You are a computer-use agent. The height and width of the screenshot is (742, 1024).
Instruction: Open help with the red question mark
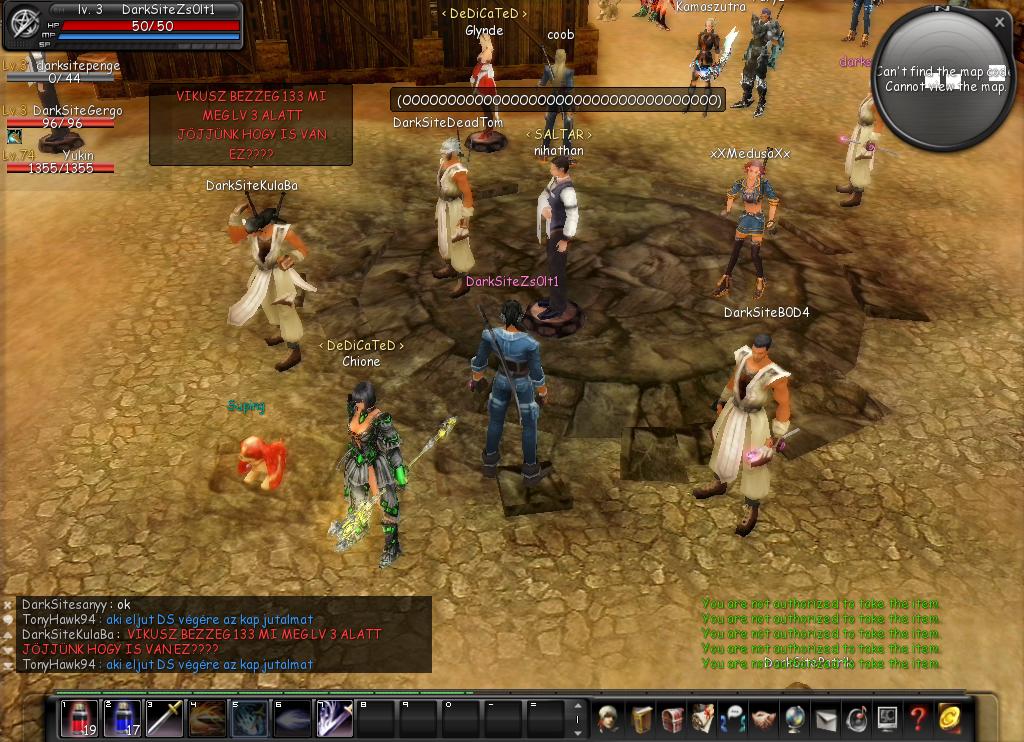coord(918,718)
